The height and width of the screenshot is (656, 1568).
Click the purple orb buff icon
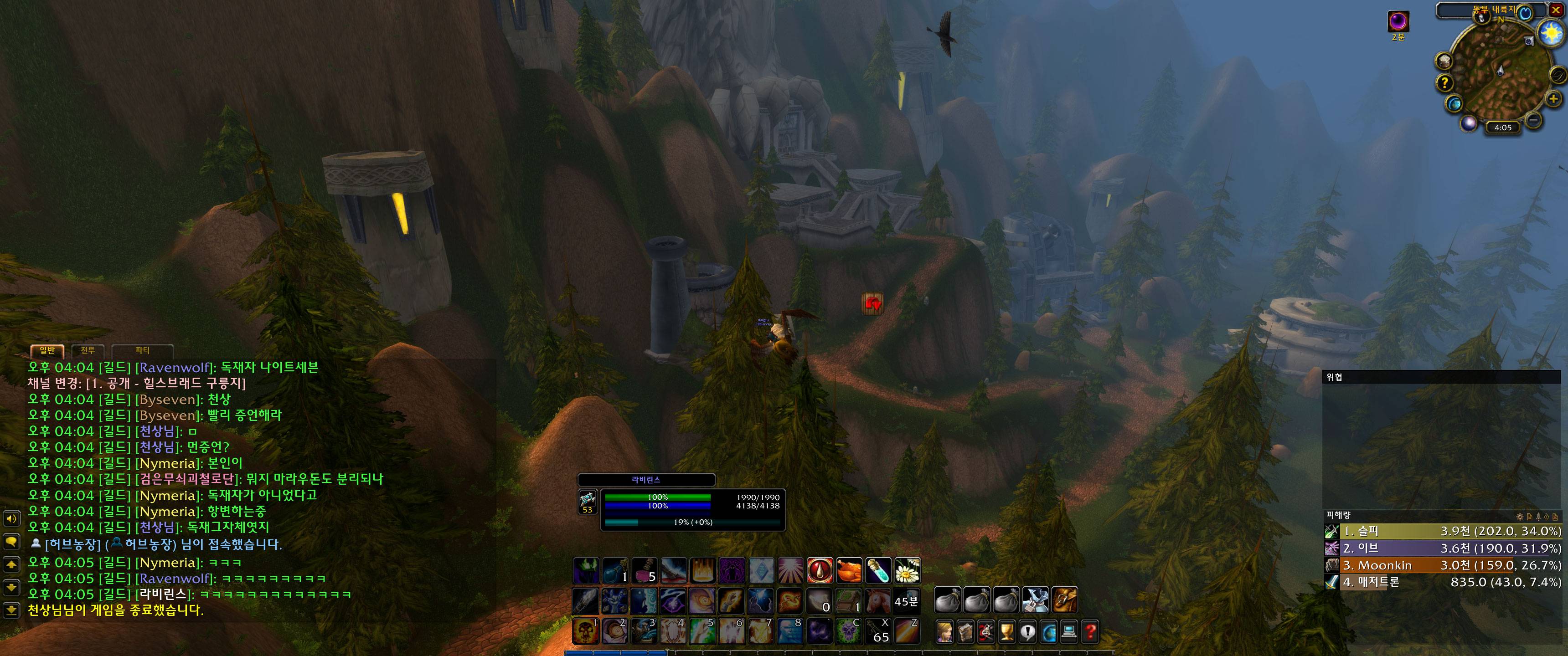pos(1398,21)
